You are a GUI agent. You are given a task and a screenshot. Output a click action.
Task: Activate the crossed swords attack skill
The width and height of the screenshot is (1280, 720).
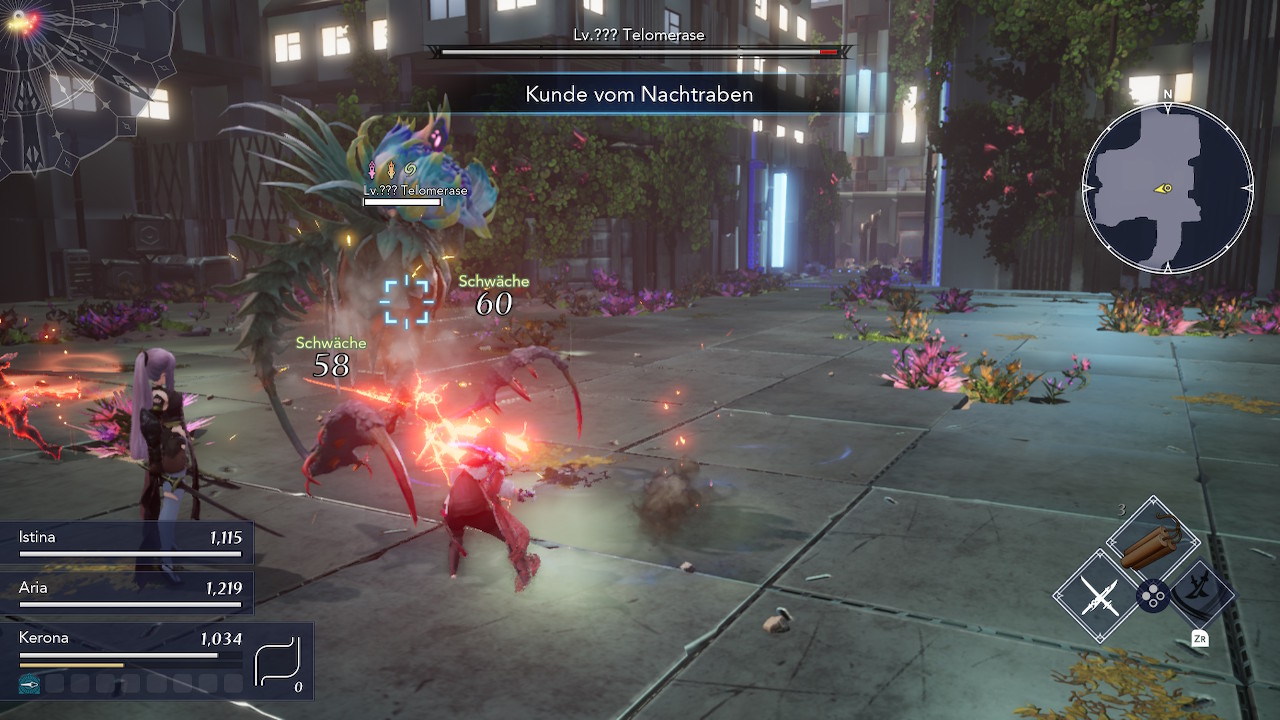(1099, 598)
